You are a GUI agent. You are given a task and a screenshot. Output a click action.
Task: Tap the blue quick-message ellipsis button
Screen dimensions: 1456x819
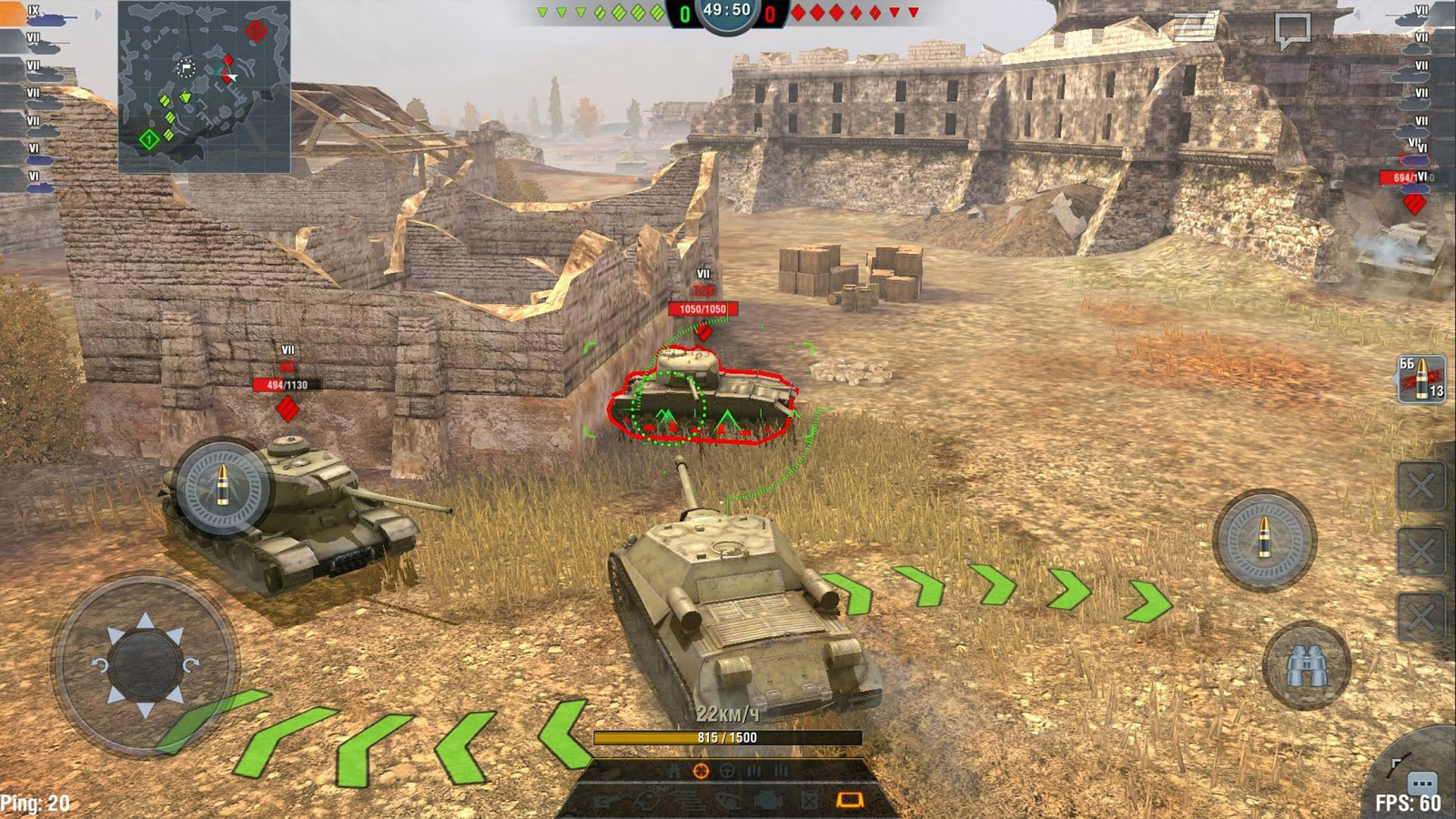click(1421, 784)
